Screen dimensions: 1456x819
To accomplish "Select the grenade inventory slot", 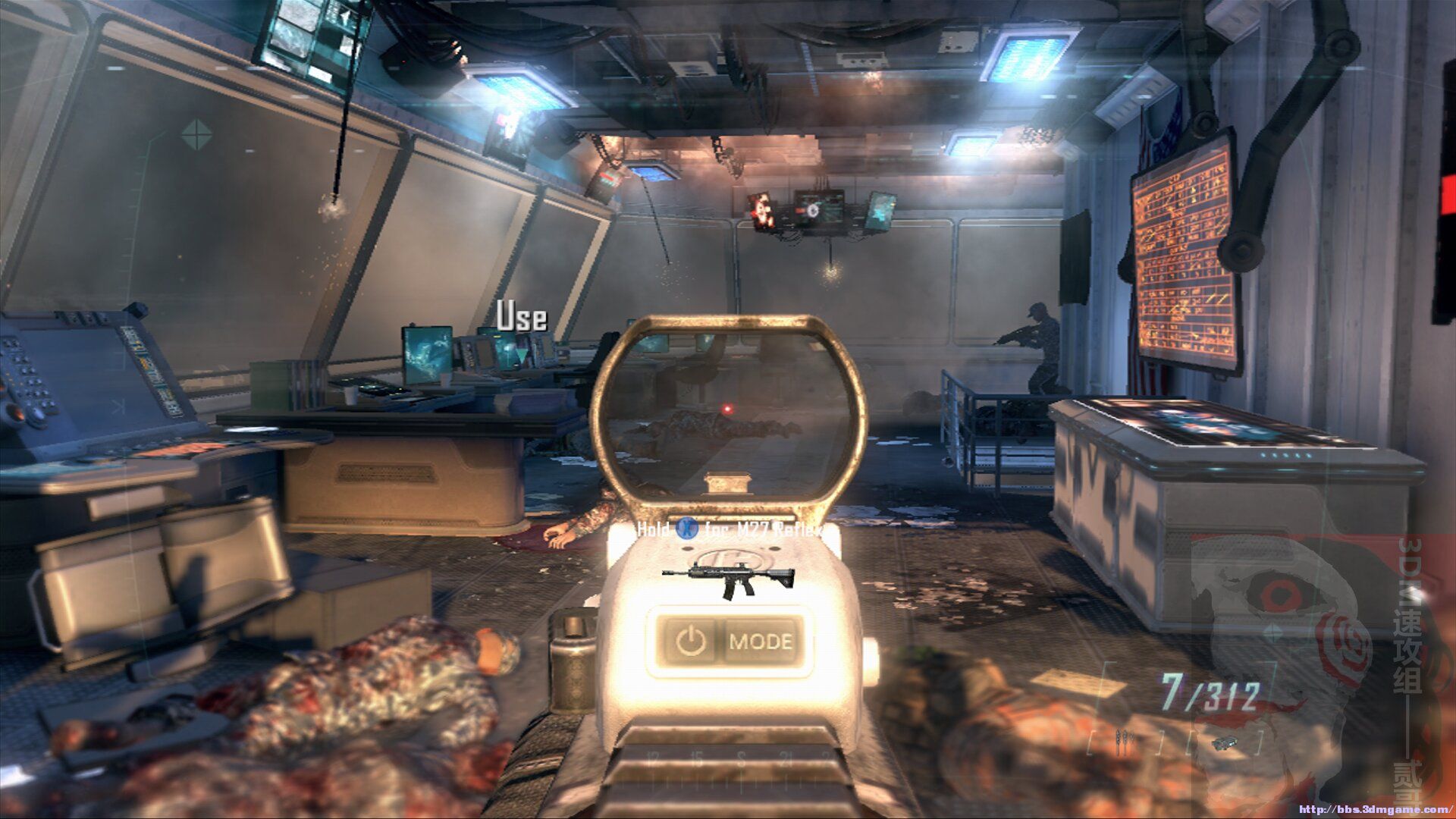I will coord(1125,741).
